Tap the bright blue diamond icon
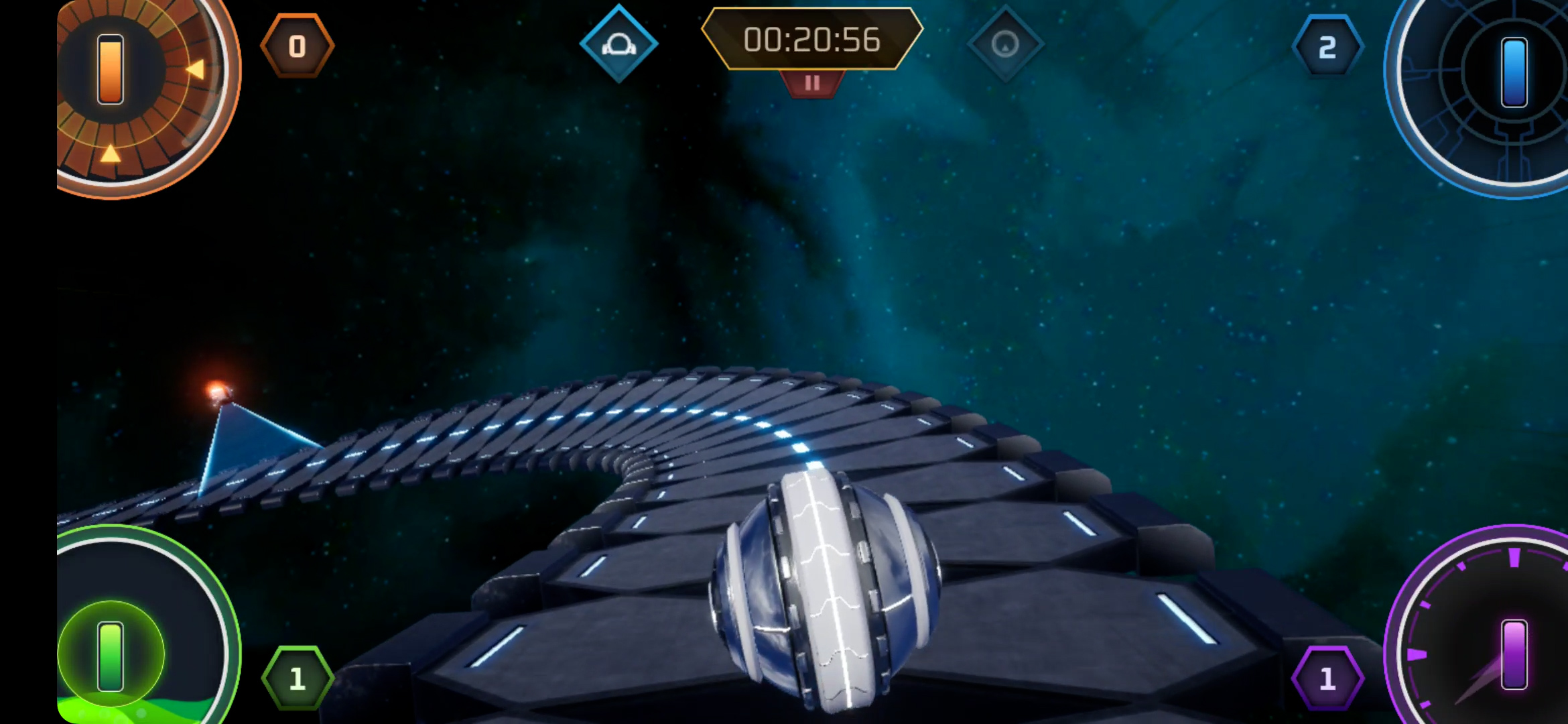 pyautogui.click(x=618, y=44)
